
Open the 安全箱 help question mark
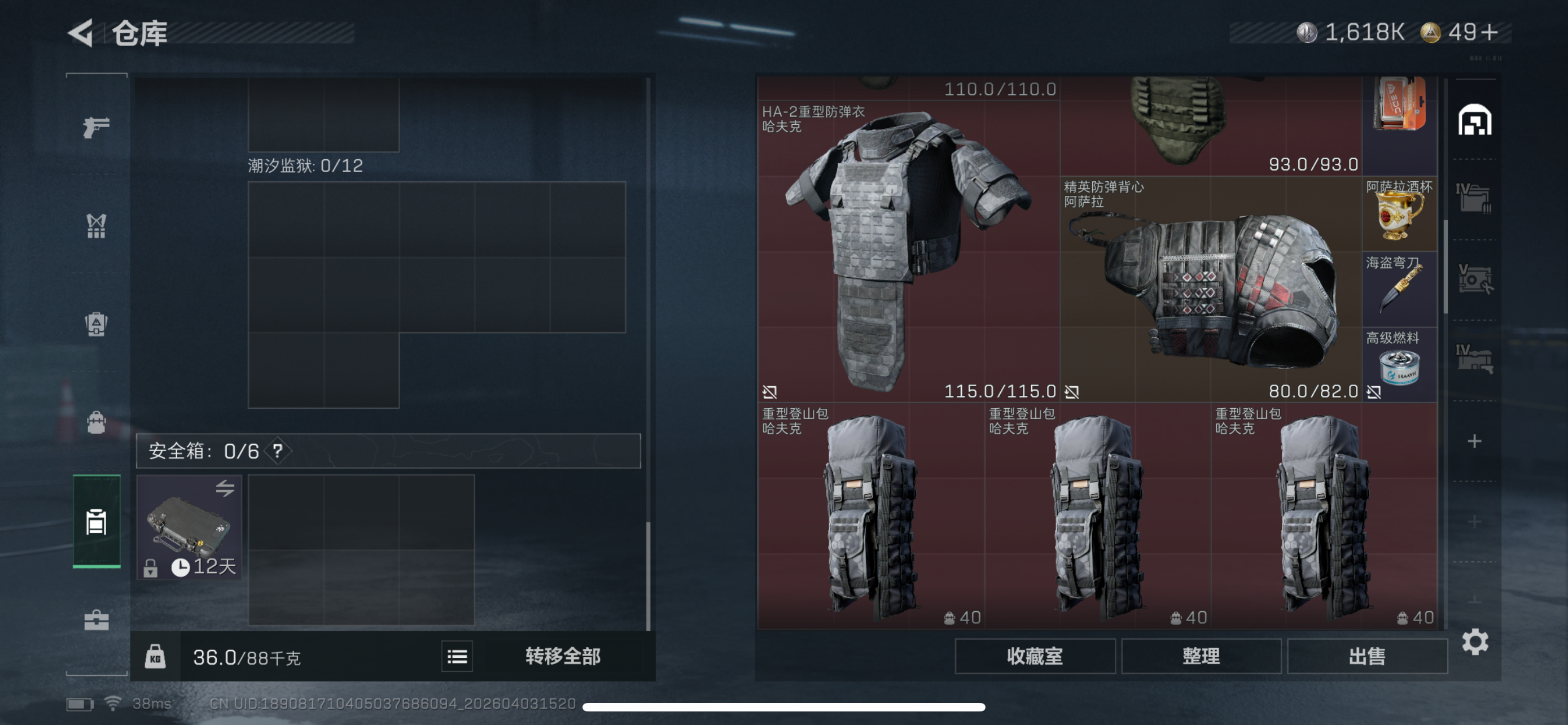click(279, 452)
